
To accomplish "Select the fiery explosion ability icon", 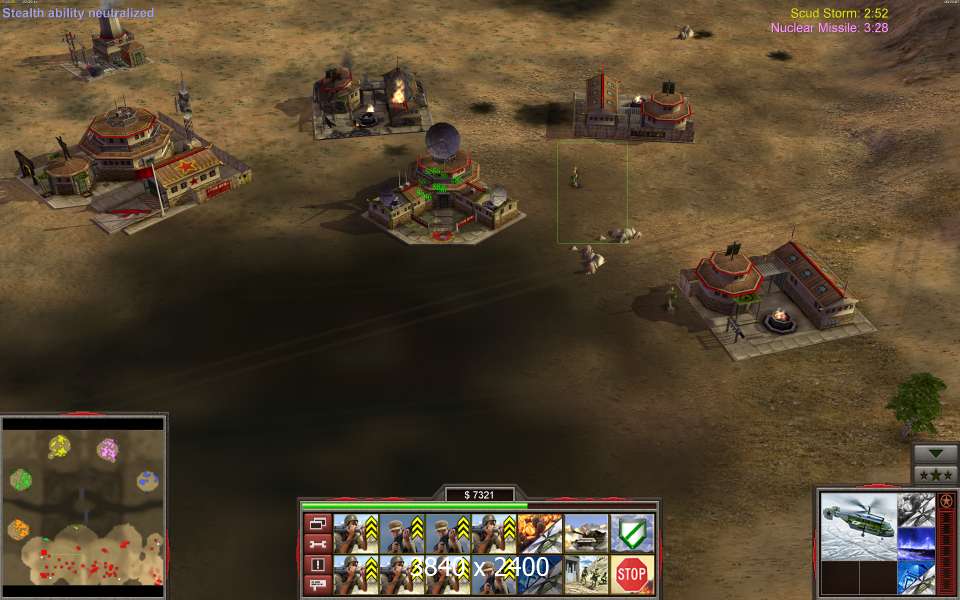I will 539,533.
